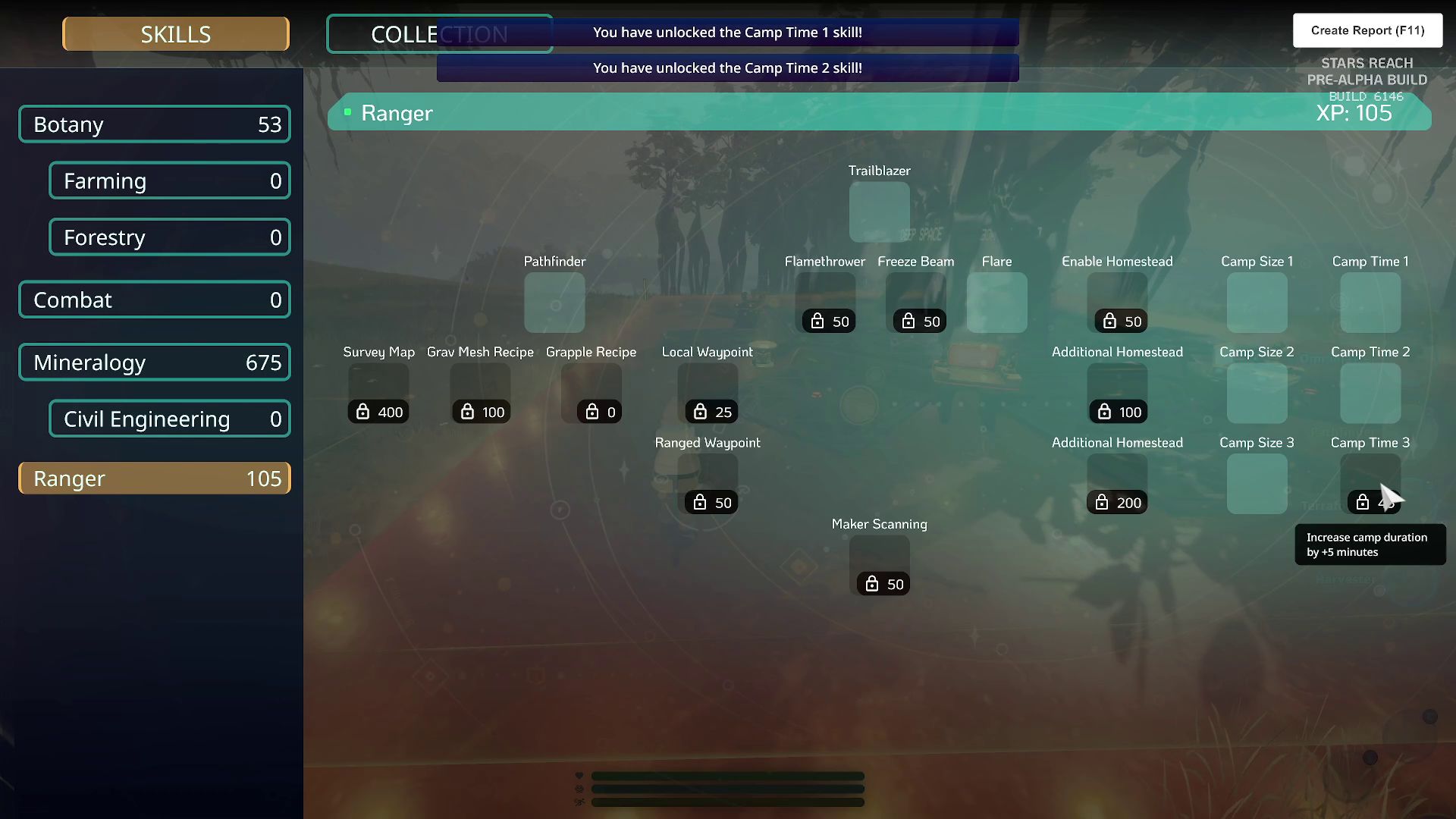The width and height of the screenshot is (1456, 819).
Task: Click the Create Report button
Action: pyautogui.click(x=1367, y=30)
